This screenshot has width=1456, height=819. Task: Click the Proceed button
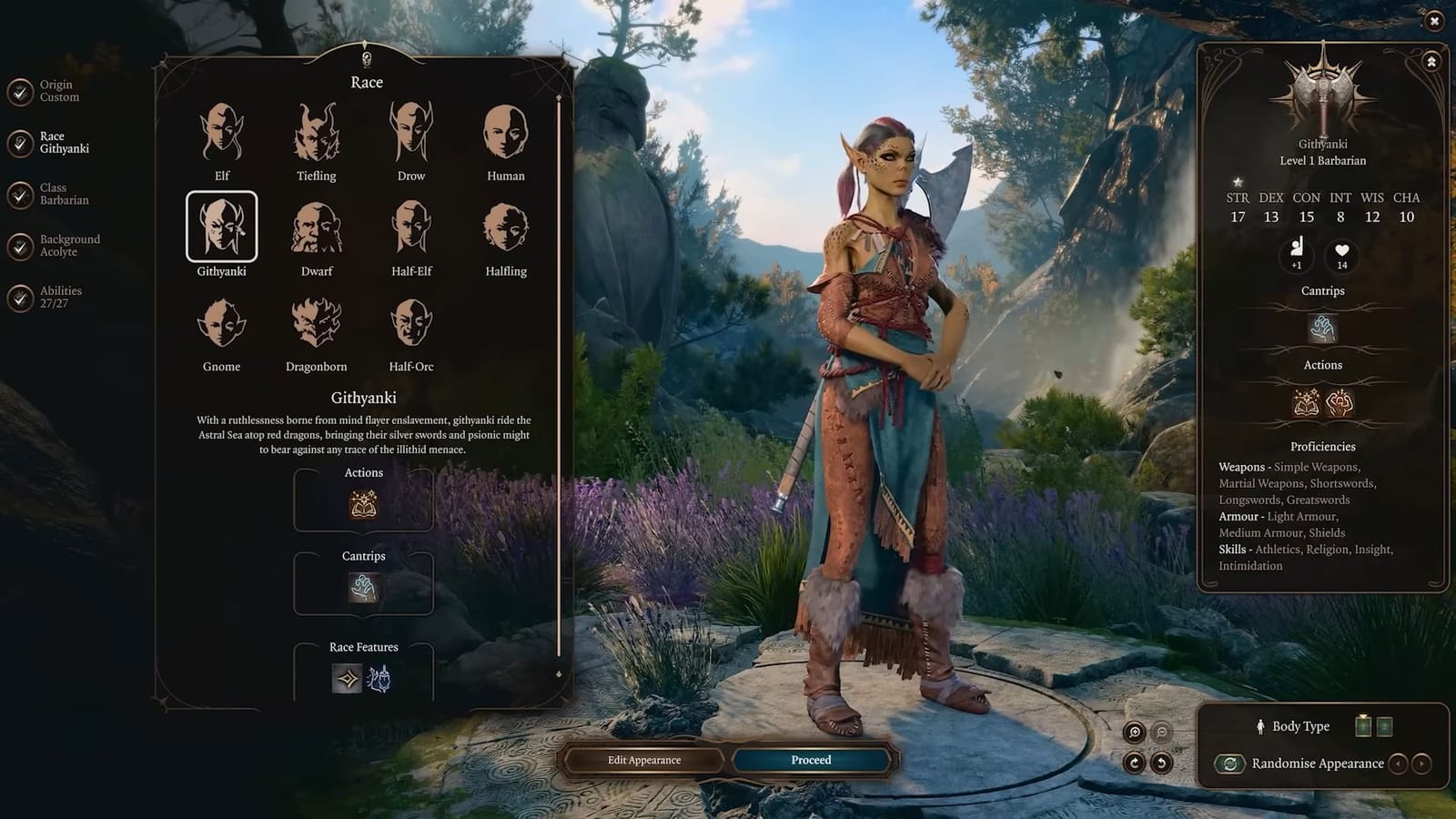click(810, 760)
